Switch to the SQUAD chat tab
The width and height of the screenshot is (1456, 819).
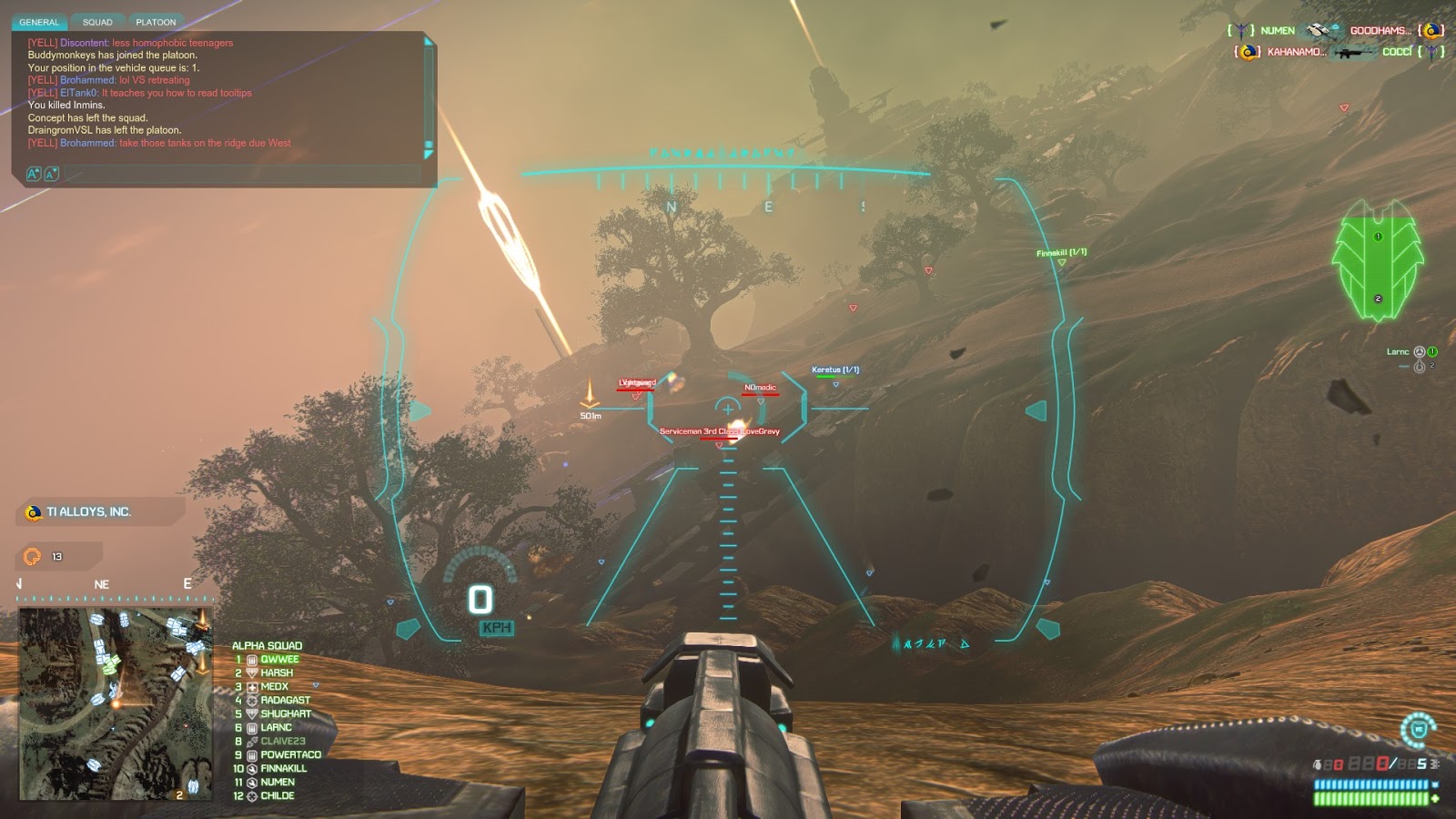[96, 22]
